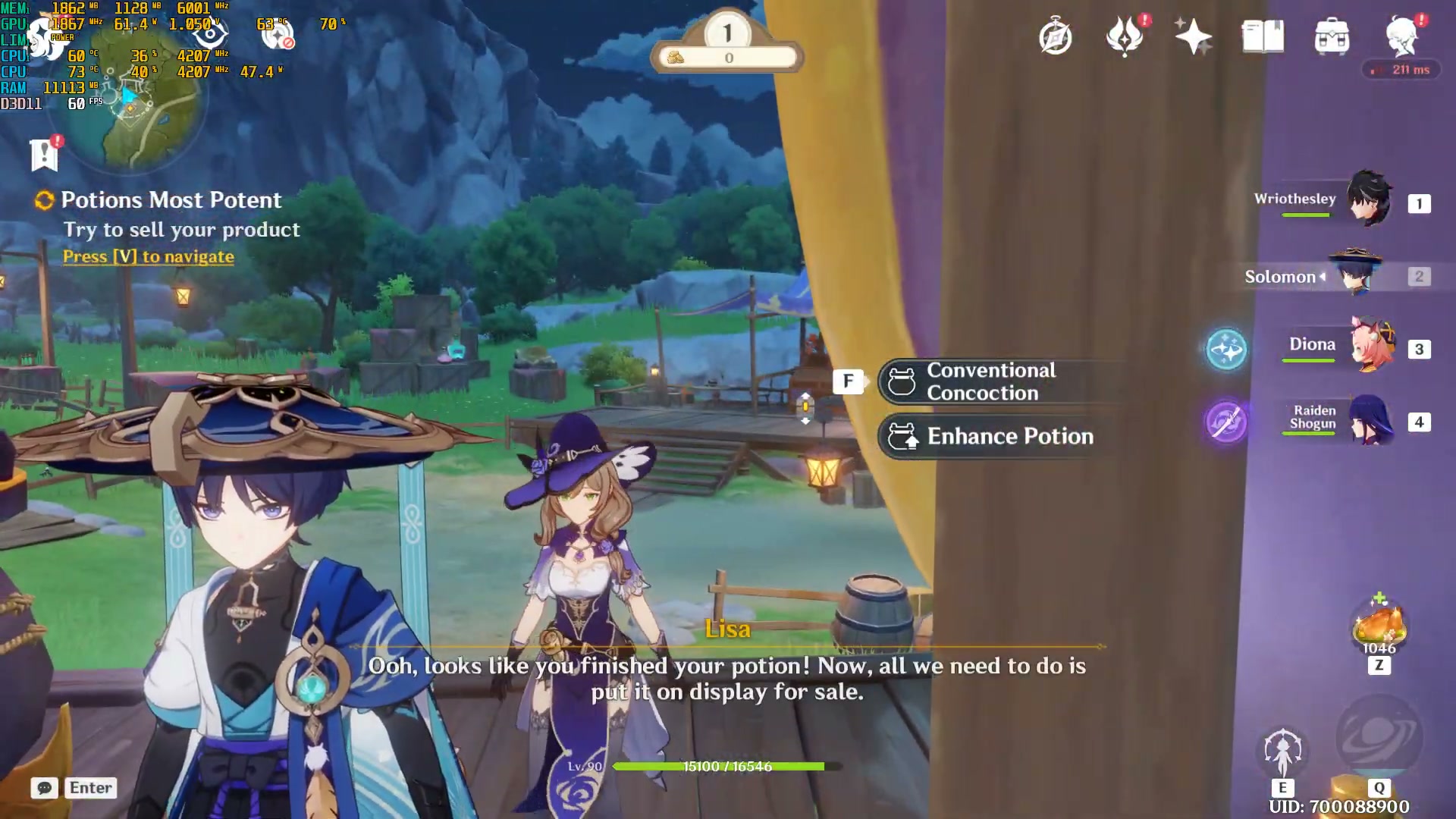Screen dimensions: 1456x819
Task: Select Solomon's party slot
Action: pos(1356,275)
